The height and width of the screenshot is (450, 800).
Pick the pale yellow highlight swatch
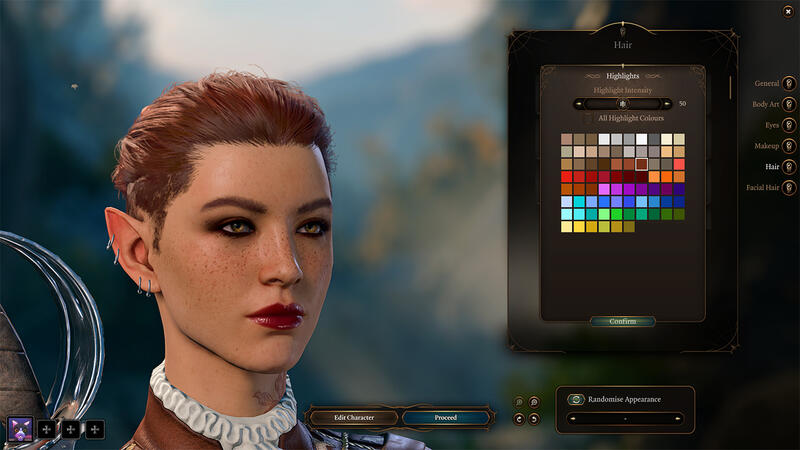coord(567,227)
